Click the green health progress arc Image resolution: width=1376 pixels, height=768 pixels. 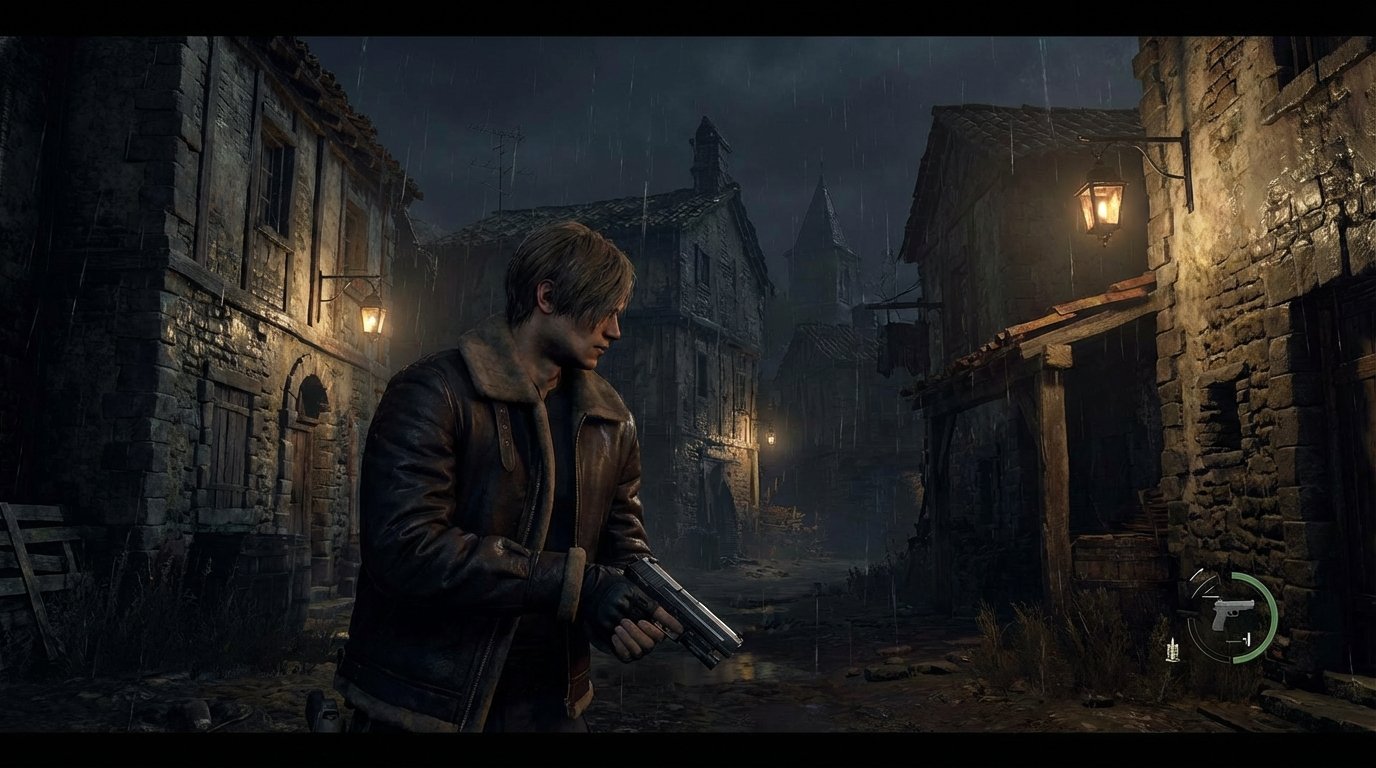[x=1271, y=615]
